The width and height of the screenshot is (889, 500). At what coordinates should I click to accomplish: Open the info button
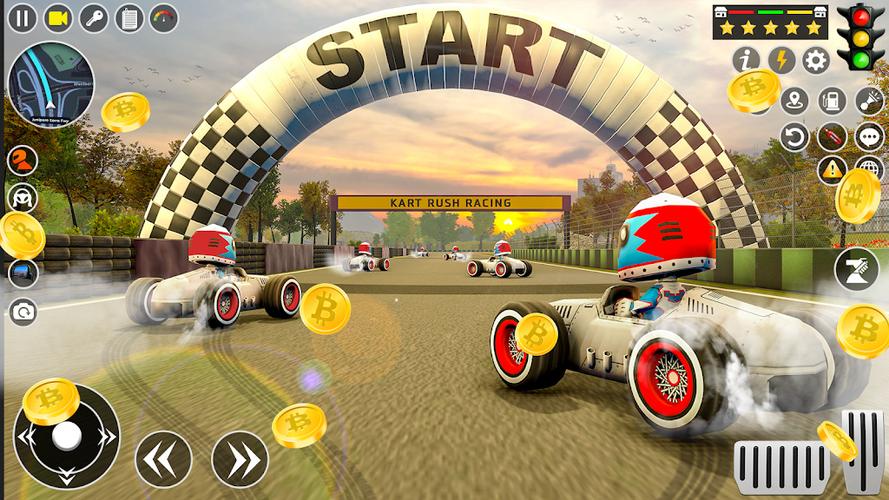(x=746, y=60)
